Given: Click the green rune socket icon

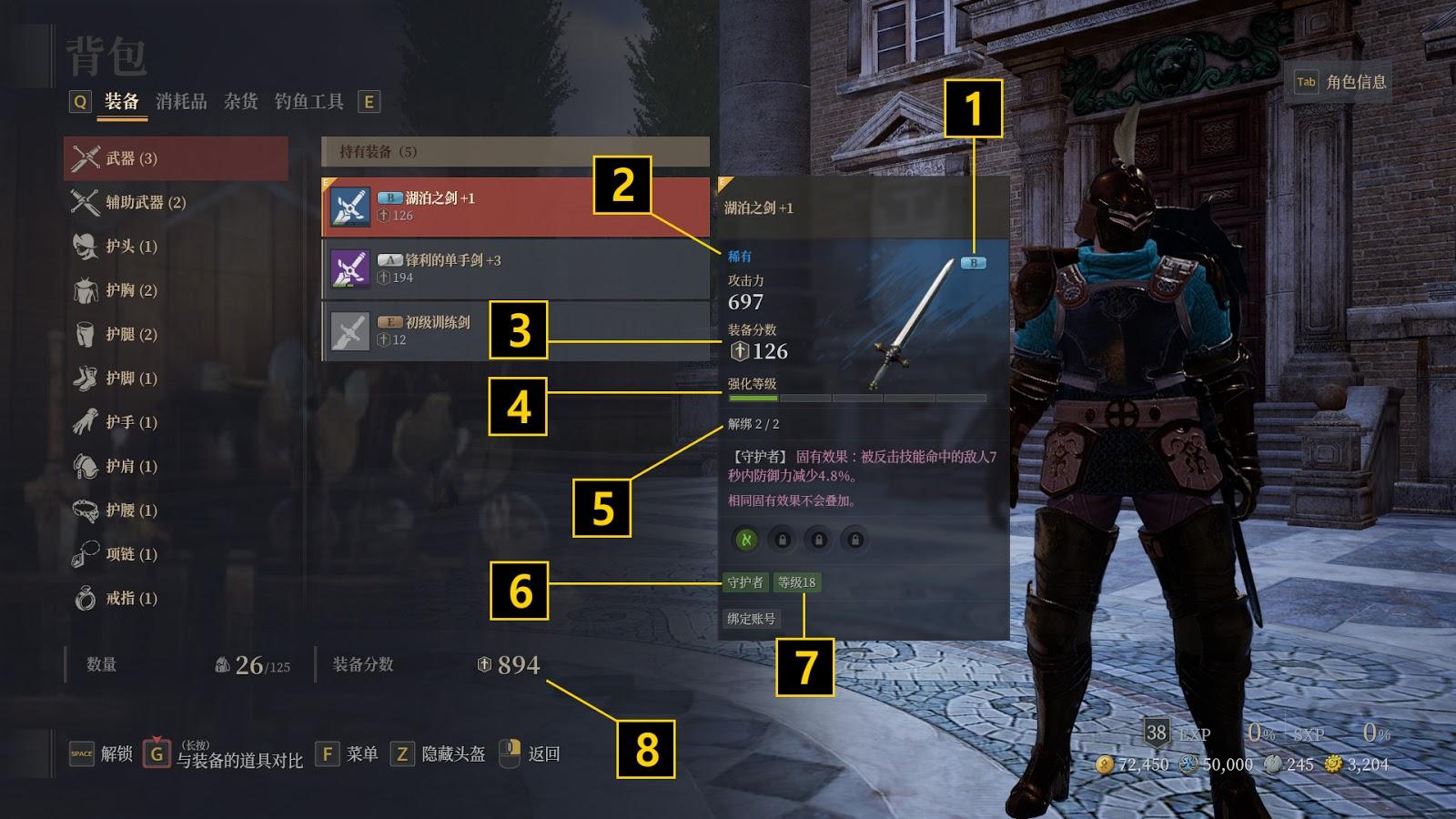Looking at the screenshot, I should click(x=746, y=540).
